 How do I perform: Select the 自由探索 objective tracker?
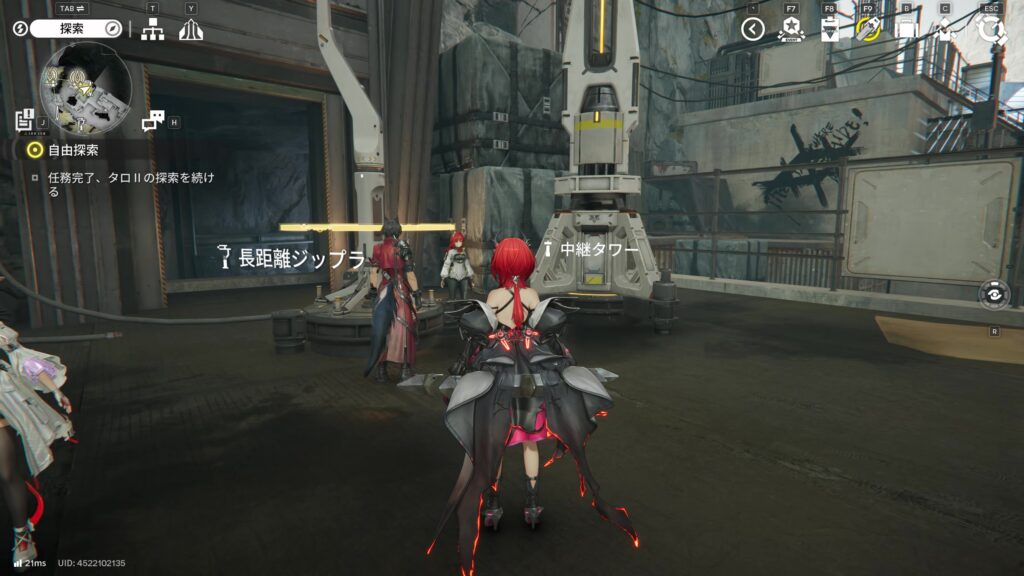(75, 150)
